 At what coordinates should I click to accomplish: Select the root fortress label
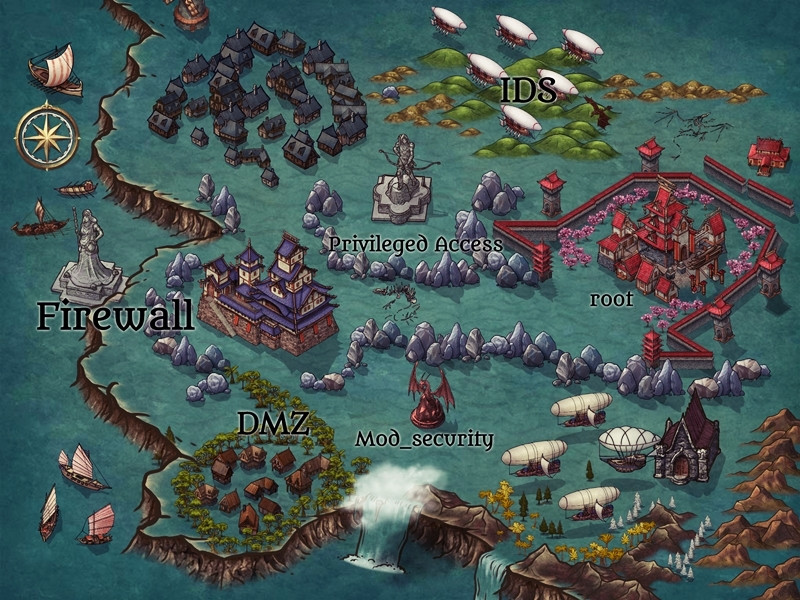[612, 298]
